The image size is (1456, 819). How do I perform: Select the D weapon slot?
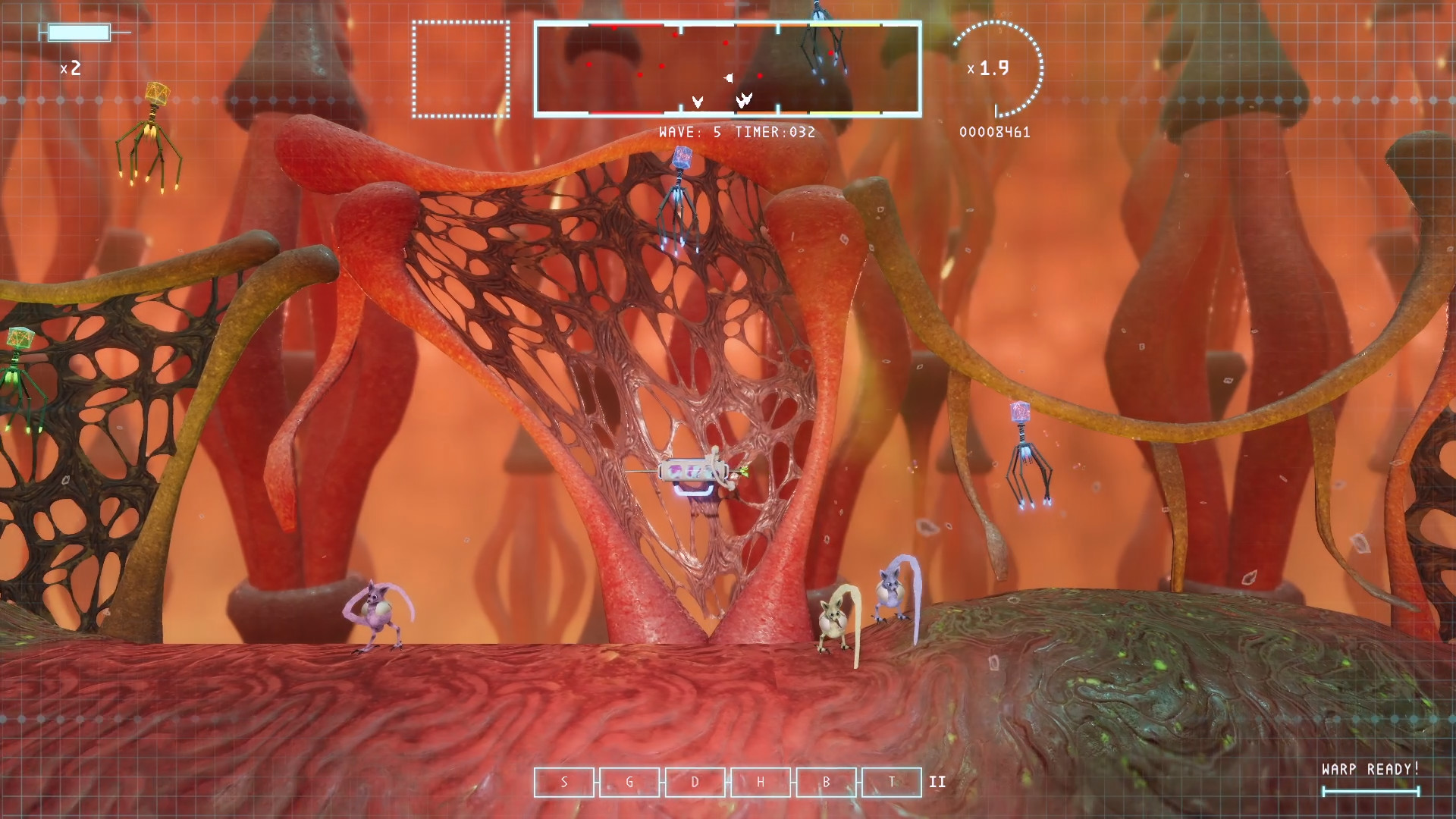[x=695, y=782]
